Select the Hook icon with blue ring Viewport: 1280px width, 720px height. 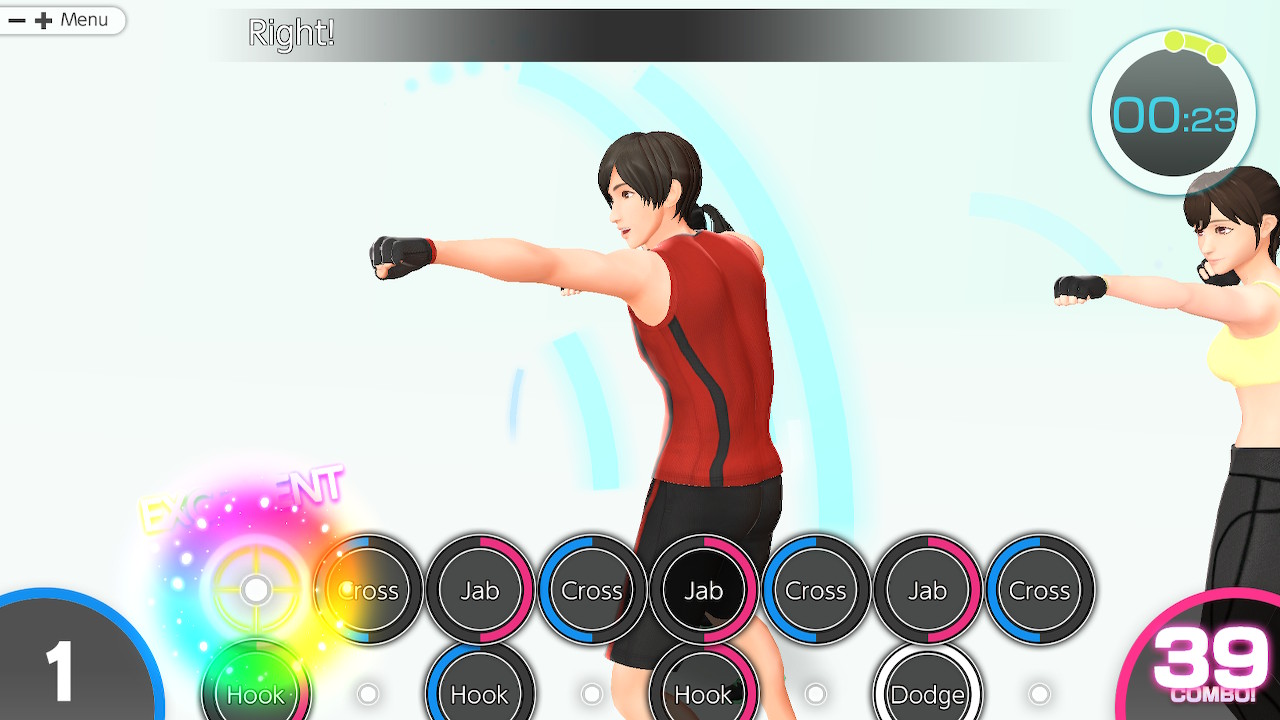pos(479,693)
